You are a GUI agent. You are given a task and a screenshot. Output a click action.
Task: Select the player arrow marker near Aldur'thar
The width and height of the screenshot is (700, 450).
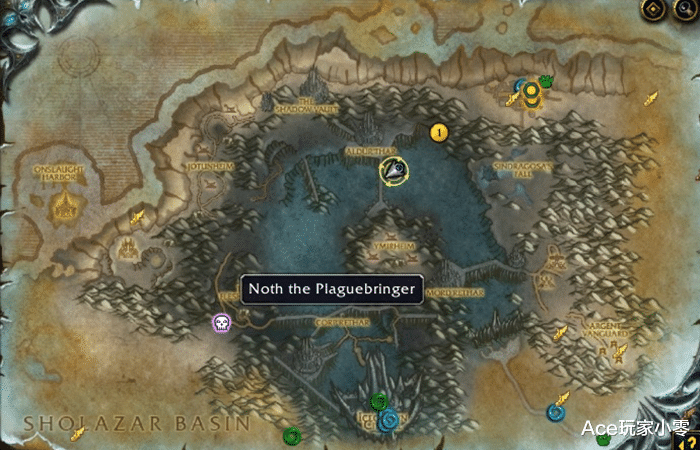(394, 170)
